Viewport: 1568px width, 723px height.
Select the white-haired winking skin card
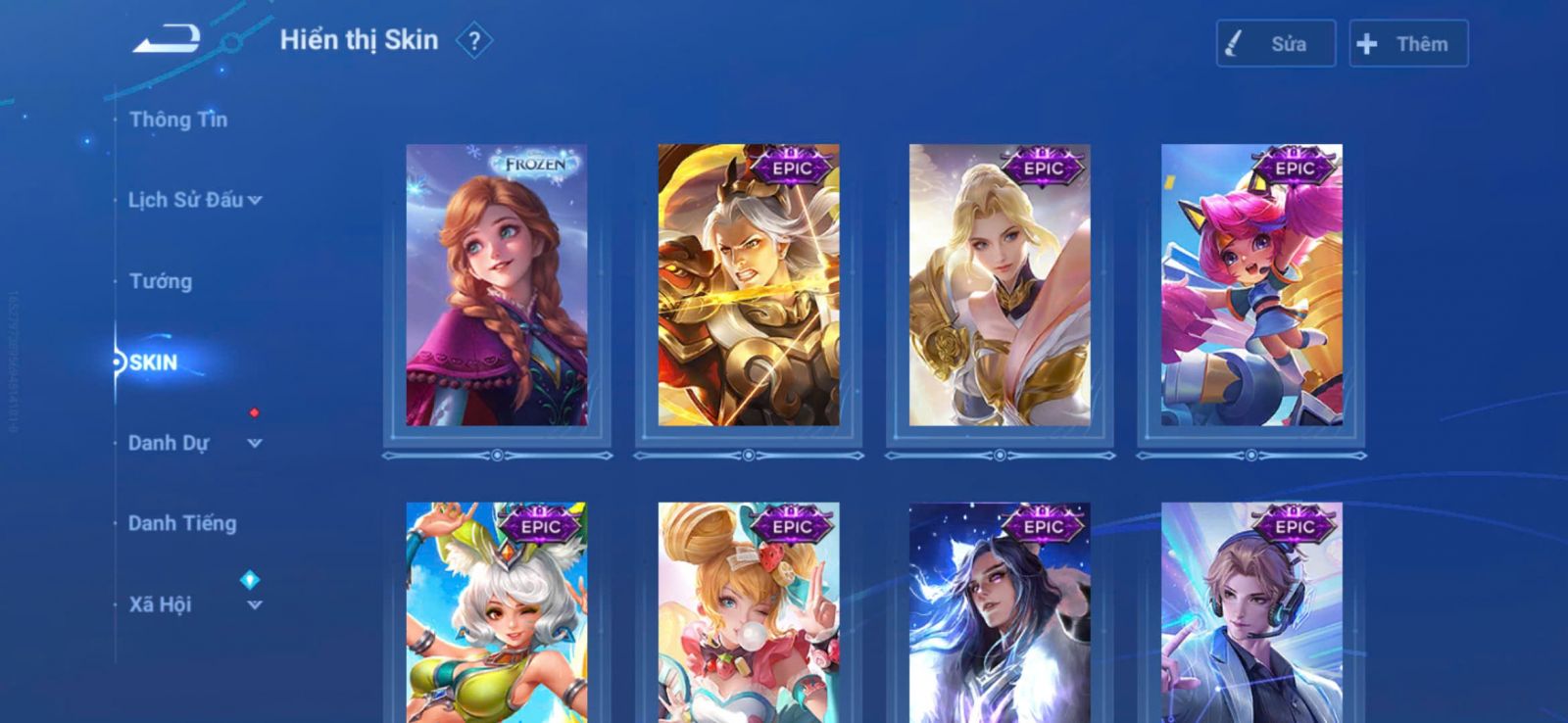click(497, 612)
